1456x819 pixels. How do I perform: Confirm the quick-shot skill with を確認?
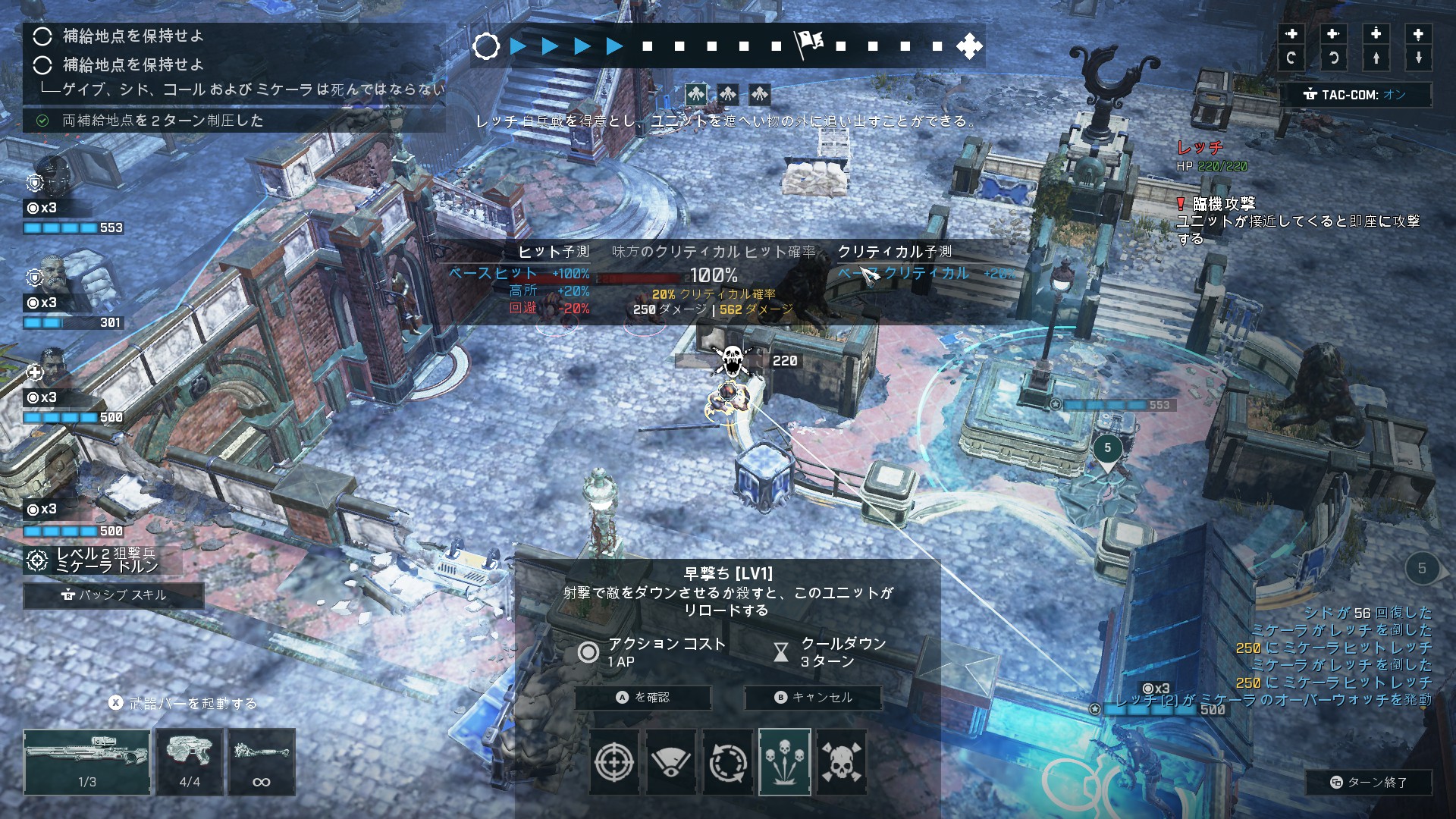pyautogui.click(x=643, y=698)
